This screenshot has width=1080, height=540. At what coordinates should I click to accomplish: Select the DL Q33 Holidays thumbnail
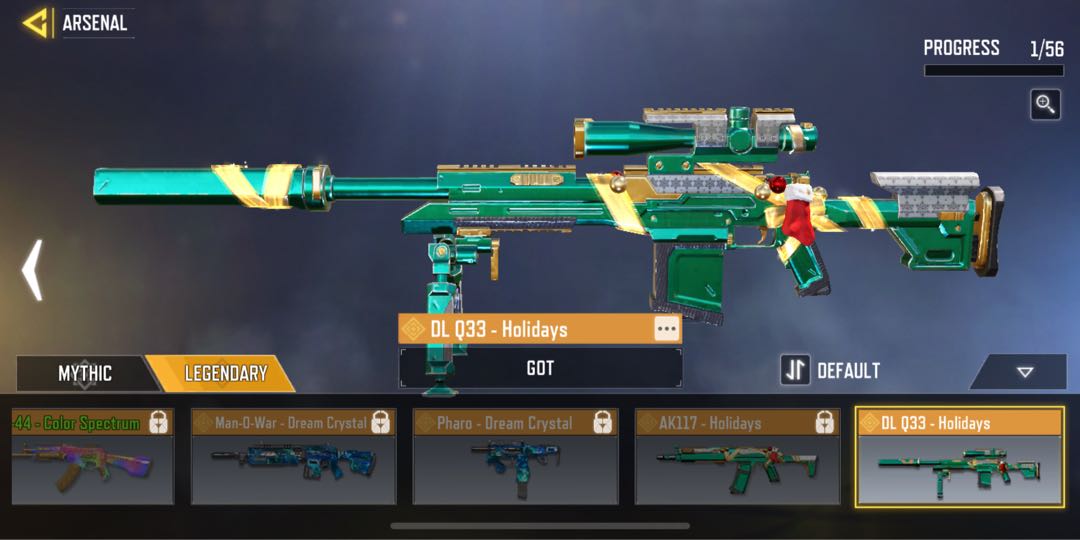959,457
